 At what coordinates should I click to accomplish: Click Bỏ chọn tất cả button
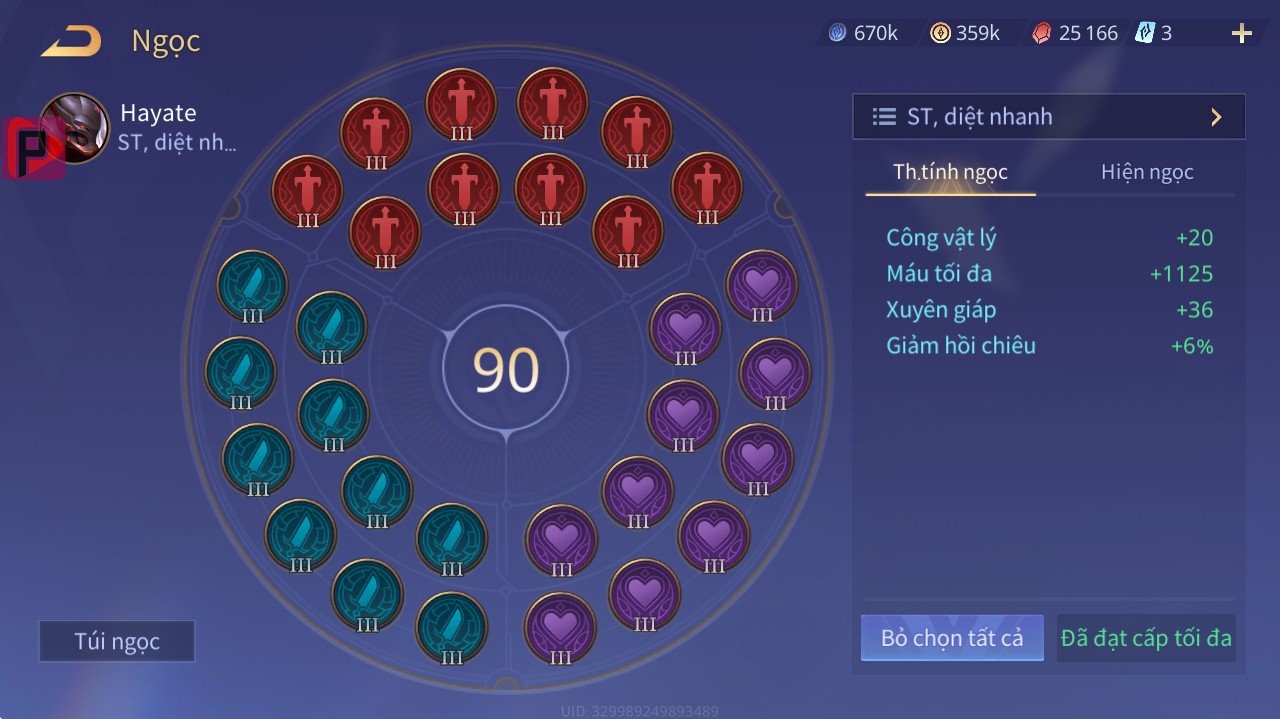tap(952, 638)
